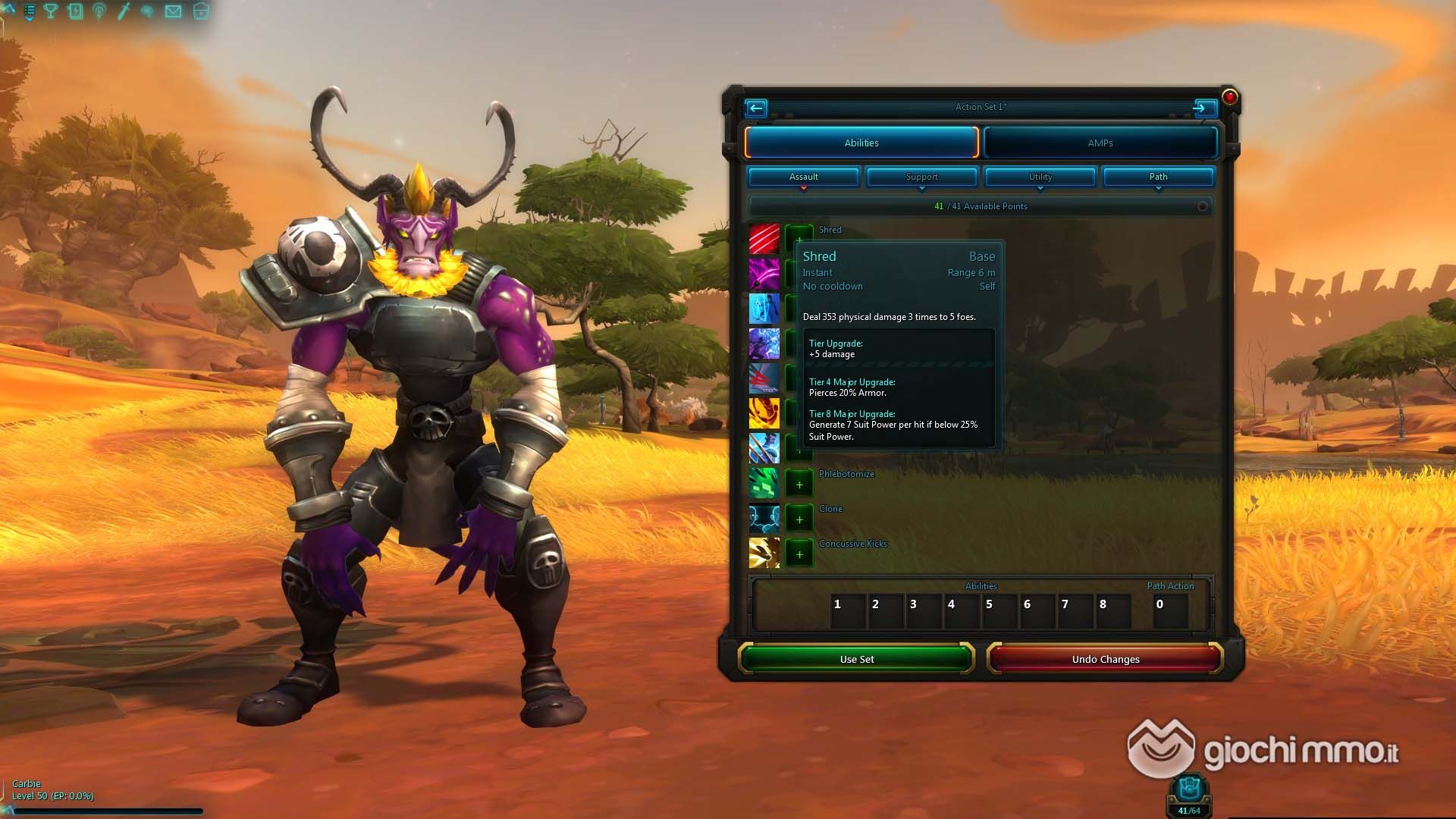Click the Use Set button
The image size is (1456, 819).
(x=856, y=659)
